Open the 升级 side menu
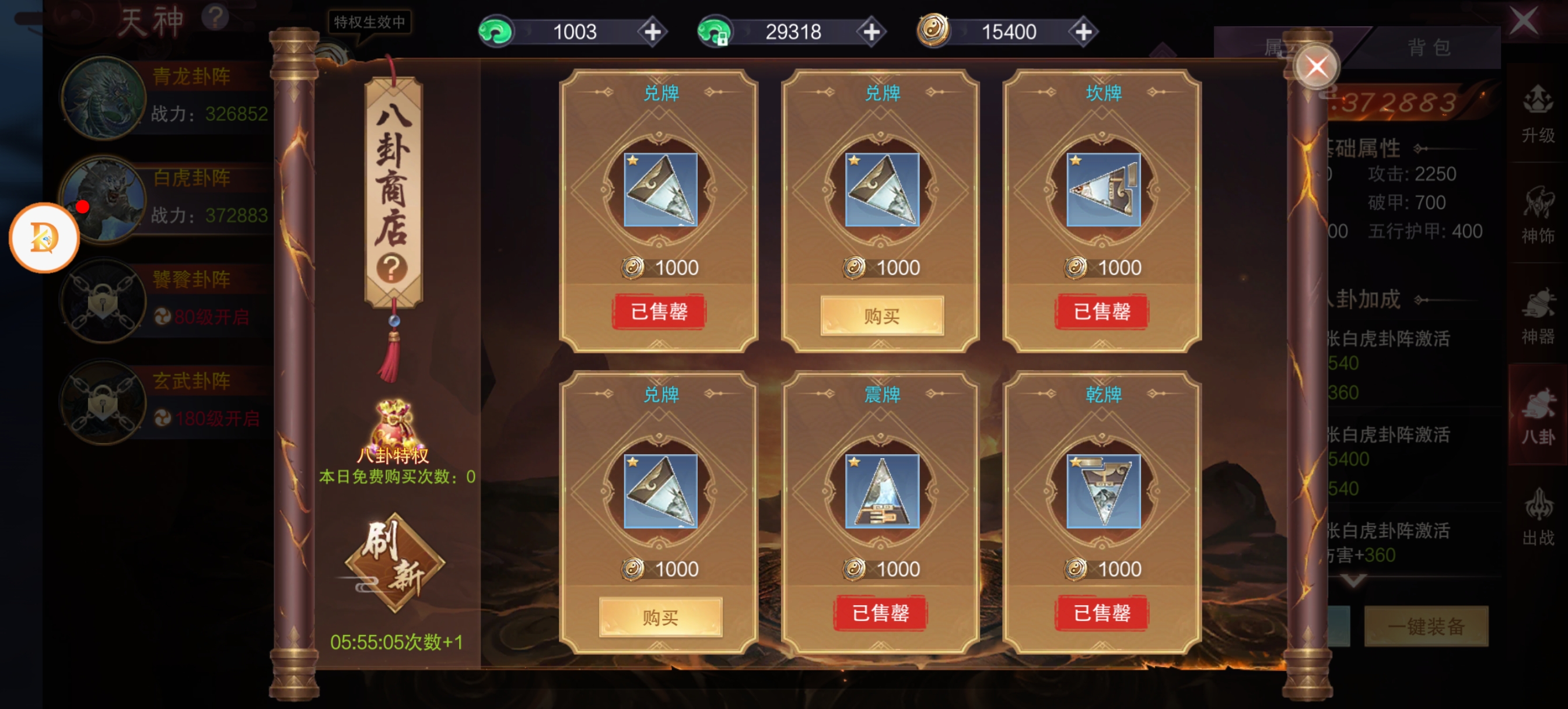The width and height of the screenshot is (1568, 709). click(x=1538, y=114)
